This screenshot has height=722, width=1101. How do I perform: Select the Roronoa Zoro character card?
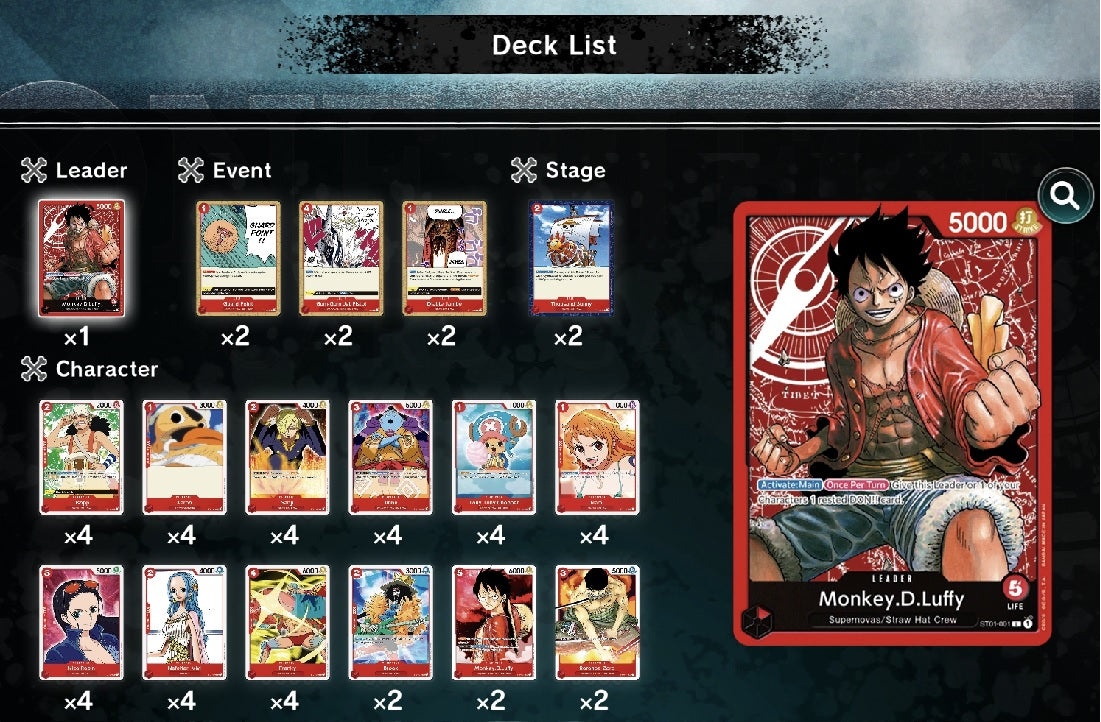pyautogui.click(x=596, y=622)
